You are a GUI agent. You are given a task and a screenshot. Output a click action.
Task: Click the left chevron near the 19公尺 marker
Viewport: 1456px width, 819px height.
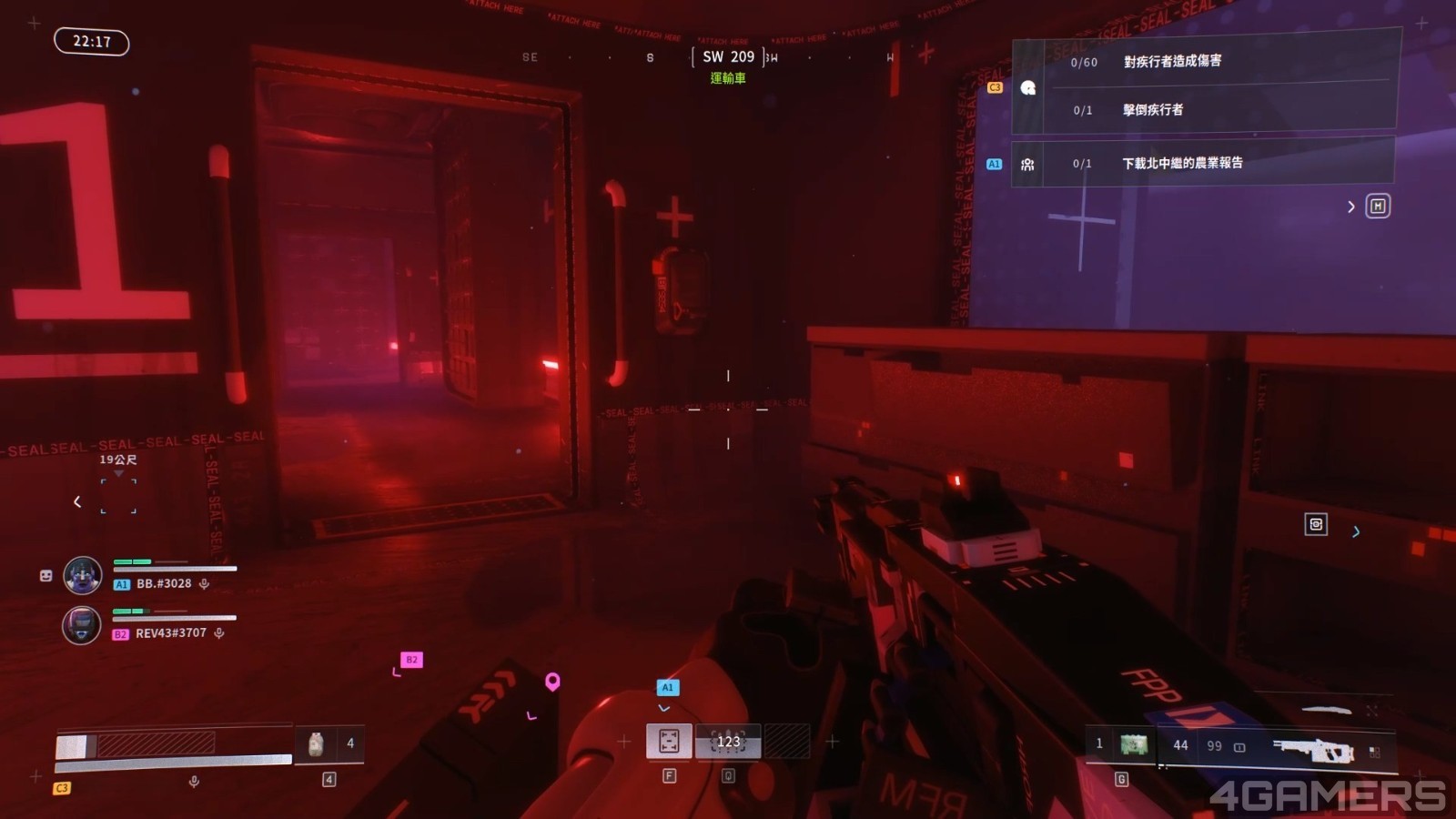coord(77,501)
